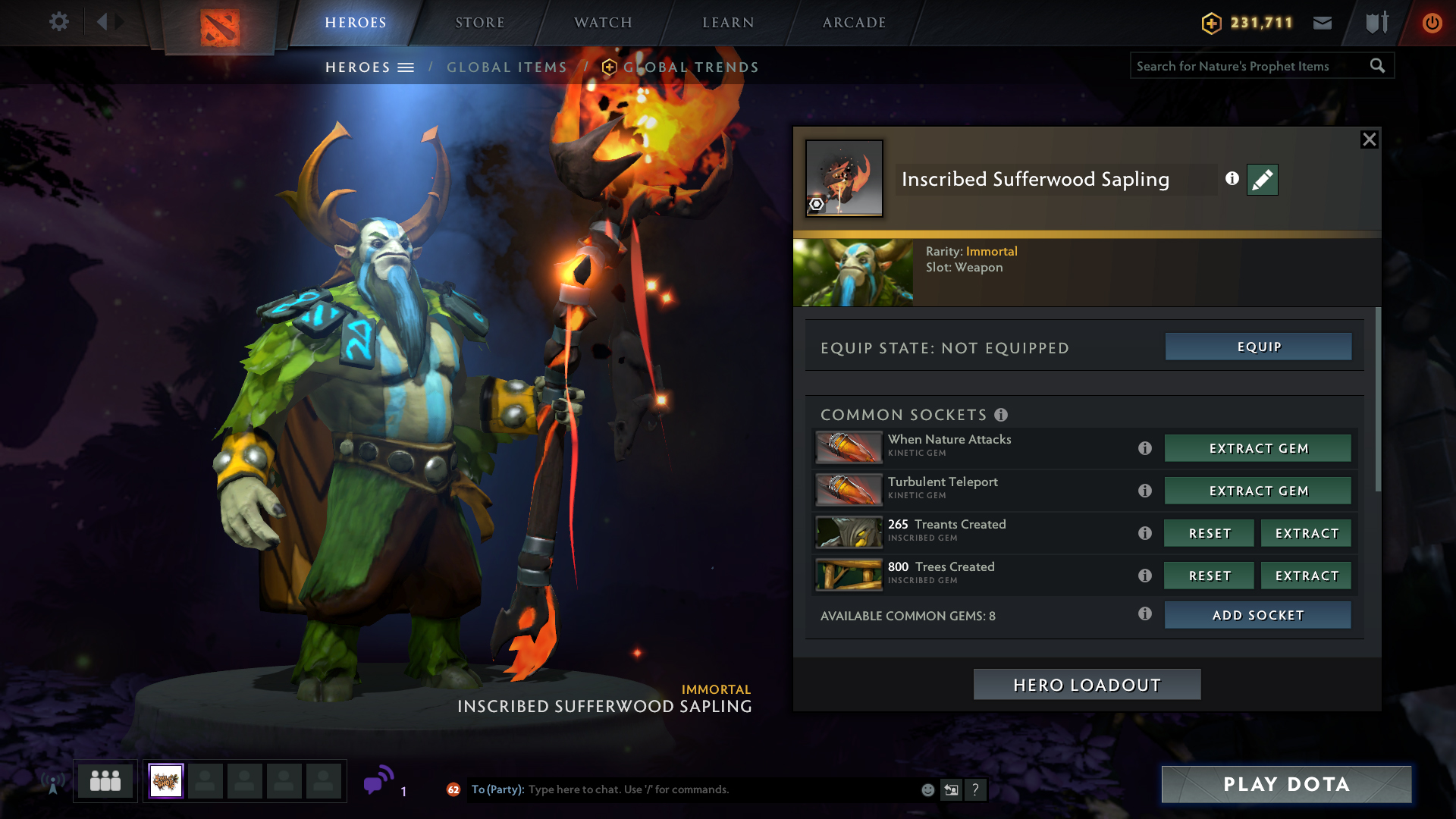1456x819 pixels.
Task: Click the Nature's Prophet item search field
Action: (1250, 67)
